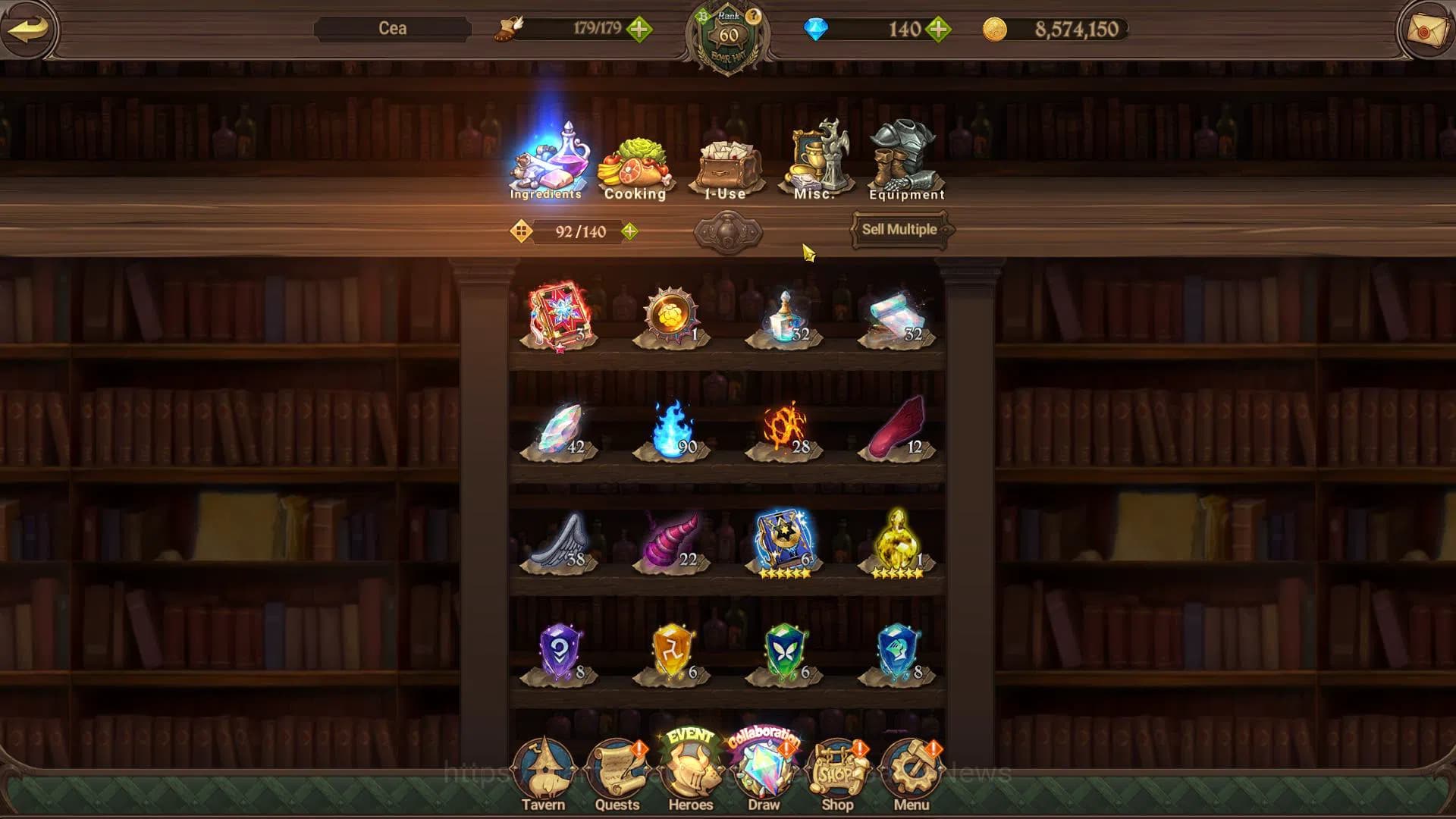
Task: Click the Sell Multiple button
Action: [899, 230]
